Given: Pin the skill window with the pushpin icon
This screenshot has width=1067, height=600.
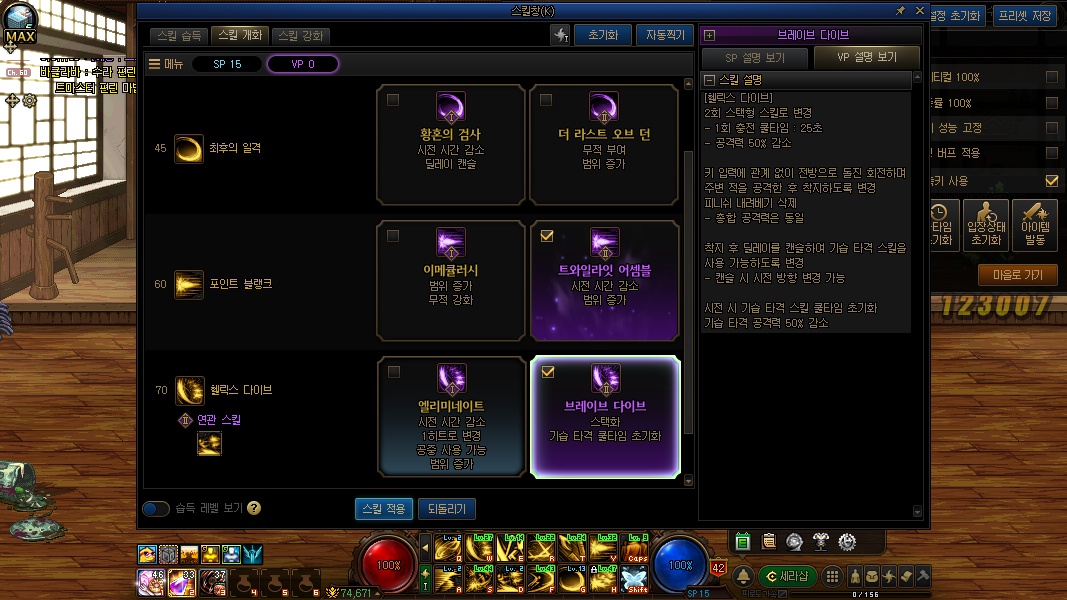Looking at the screenshot, I should click(900, 10).
